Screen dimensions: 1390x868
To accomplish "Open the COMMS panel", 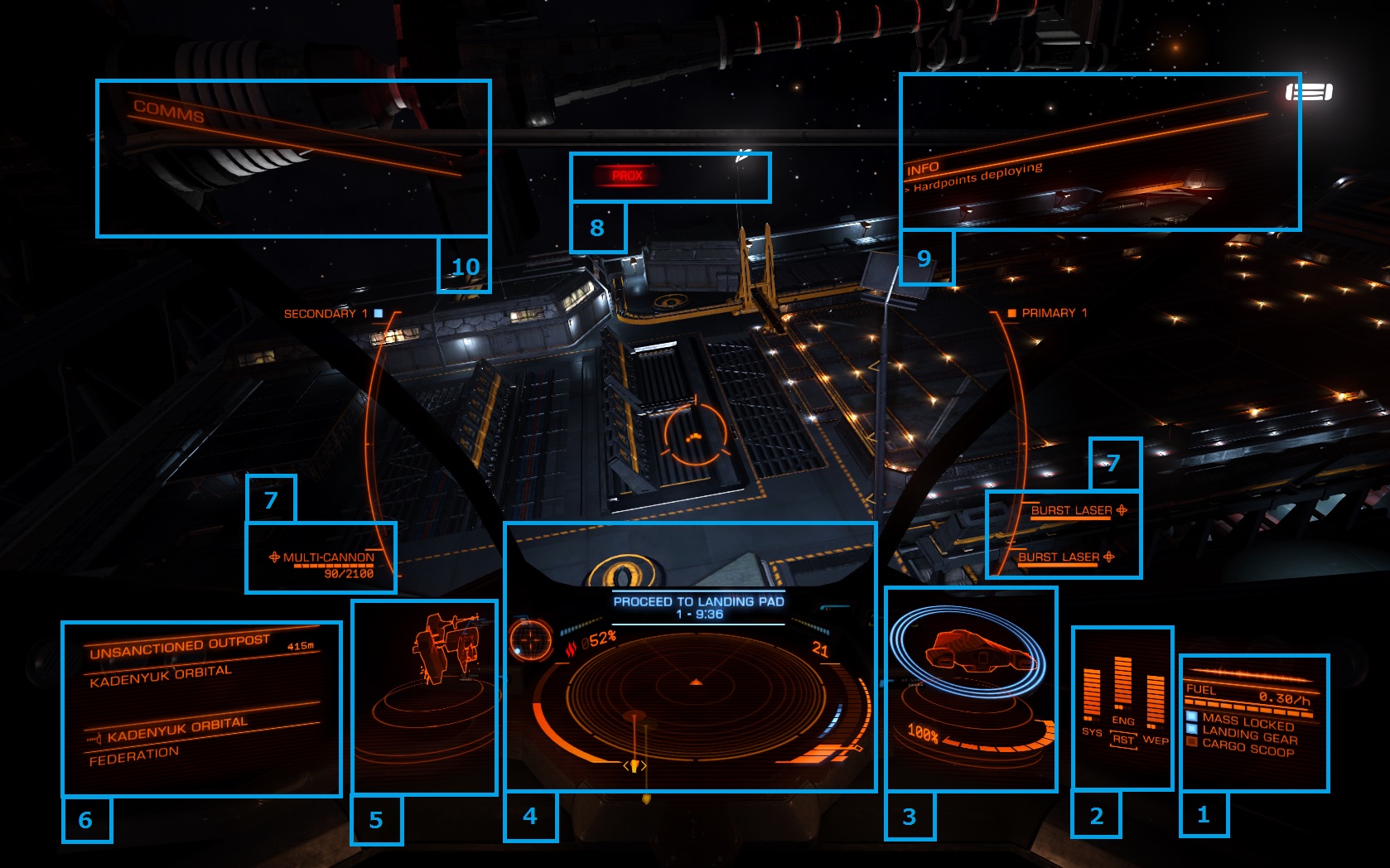I will (169, 111).
